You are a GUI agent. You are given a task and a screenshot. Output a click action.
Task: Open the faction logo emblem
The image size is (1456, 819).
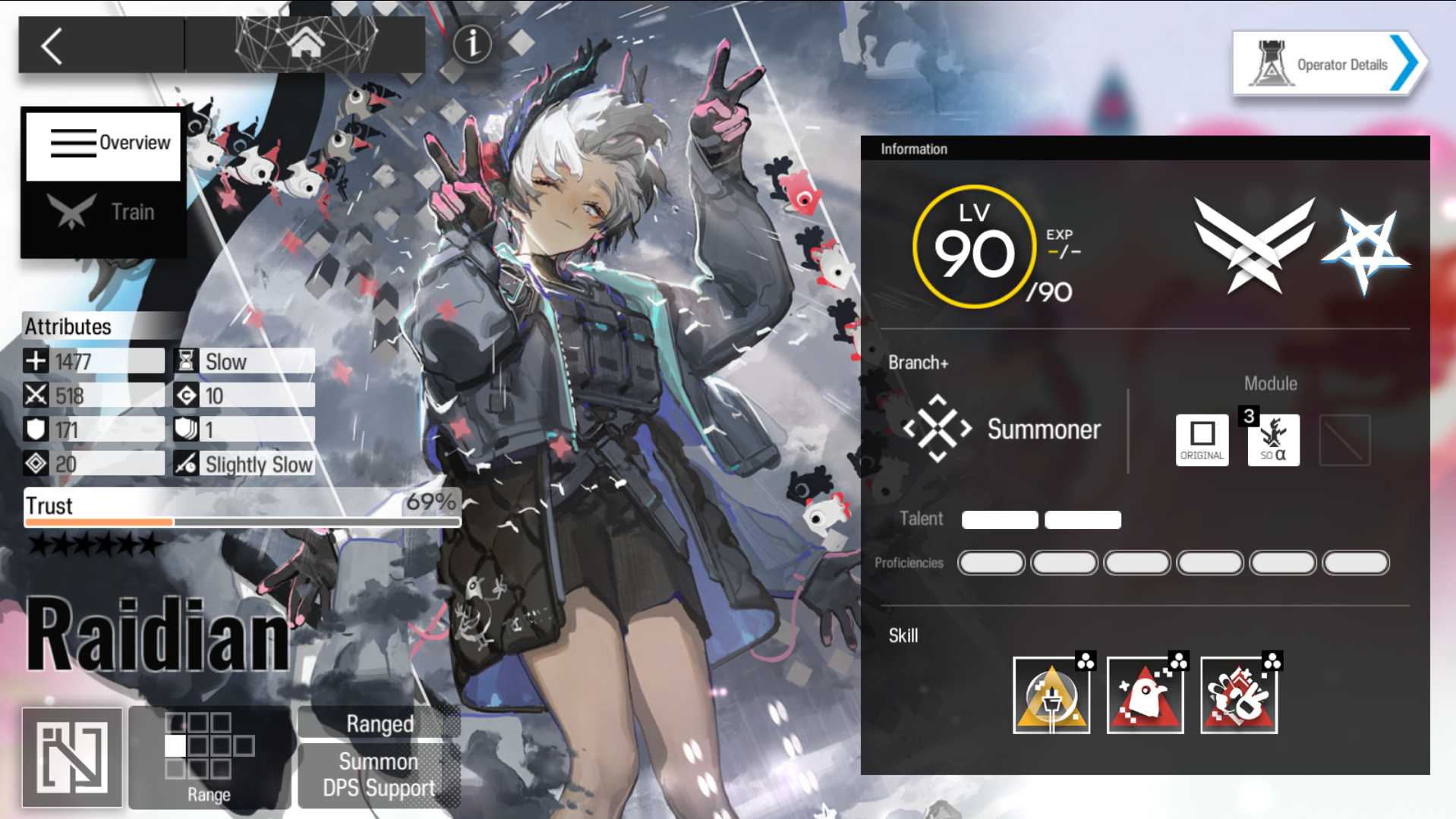[x=72, y=756]
